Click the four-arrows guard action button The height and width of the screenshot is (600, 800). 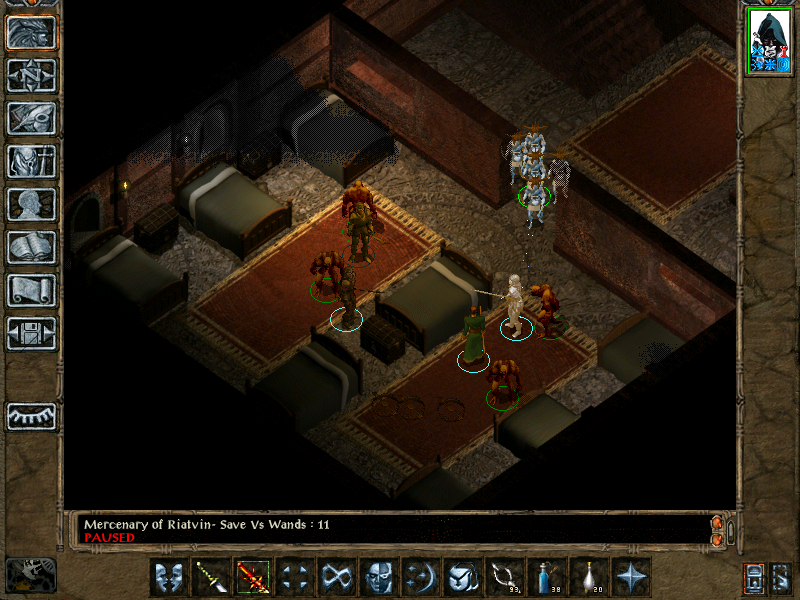pos(295,577)
